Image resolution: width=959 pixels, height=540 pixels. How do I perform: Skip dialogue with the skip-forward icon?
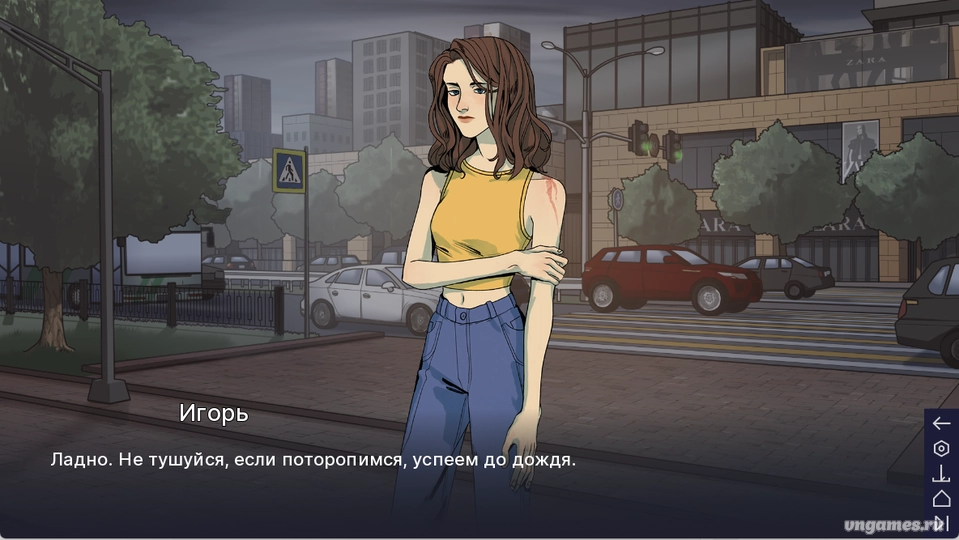(x=940, y=521)
